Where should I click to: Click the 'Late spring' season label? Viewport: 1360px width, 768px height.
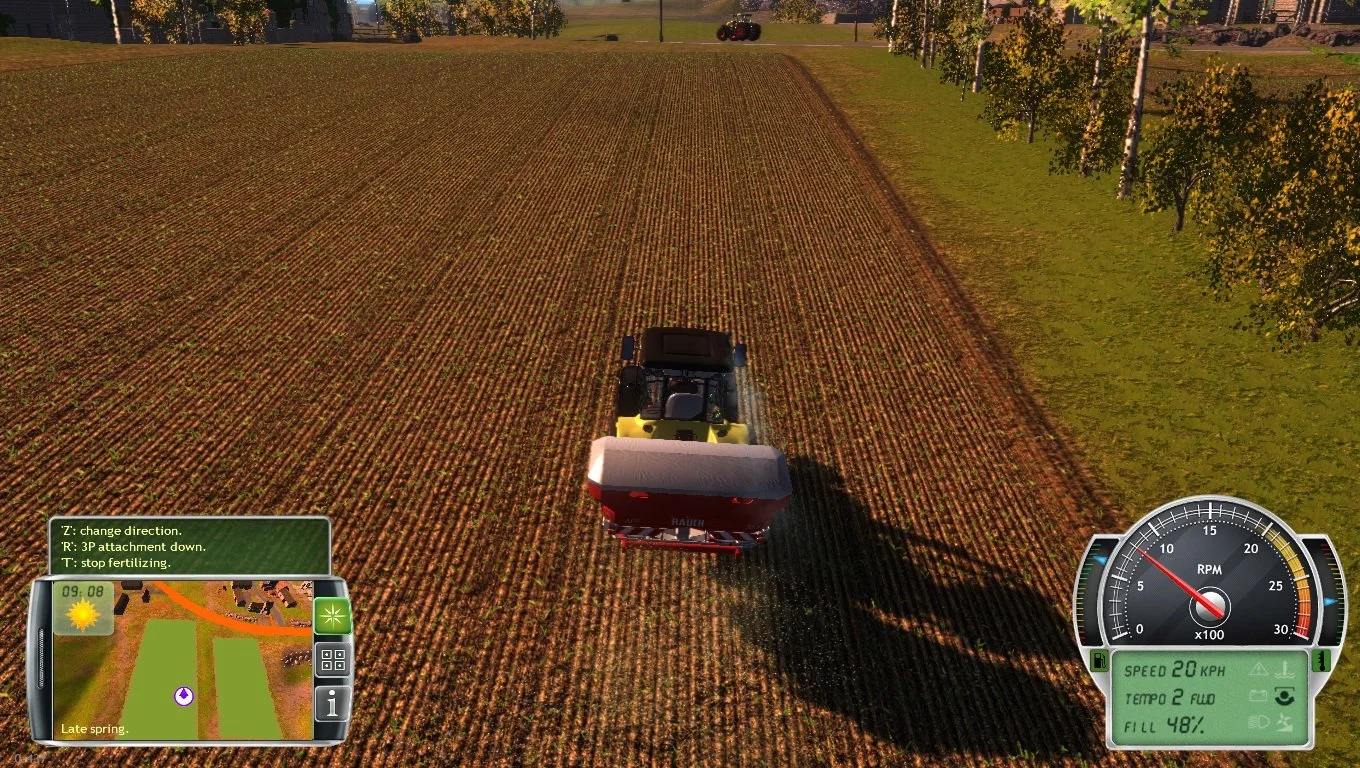tap(94, 729)
